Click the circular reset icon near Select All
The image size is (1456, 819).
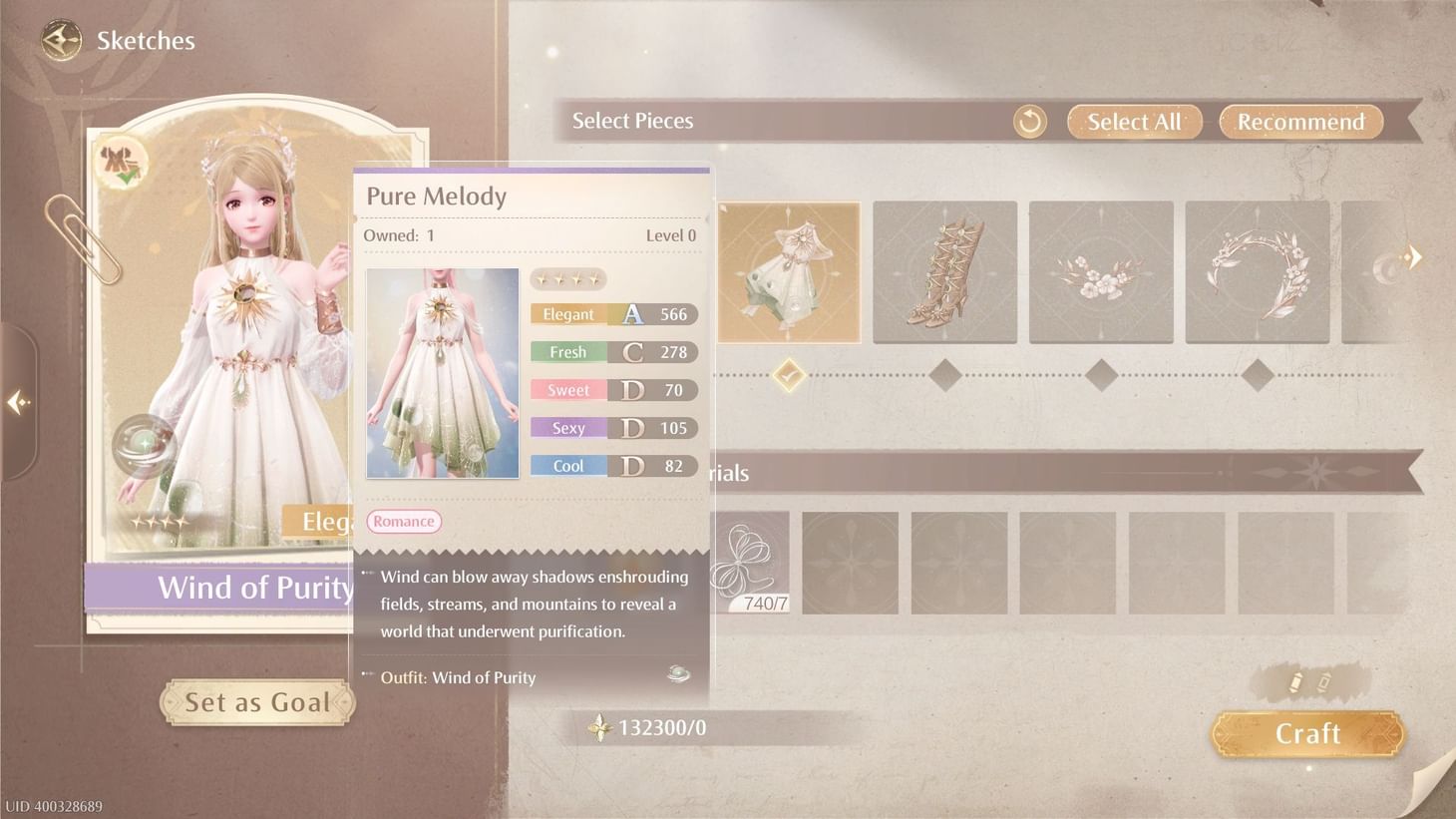pyautogui.click(x=1029, y=121)
